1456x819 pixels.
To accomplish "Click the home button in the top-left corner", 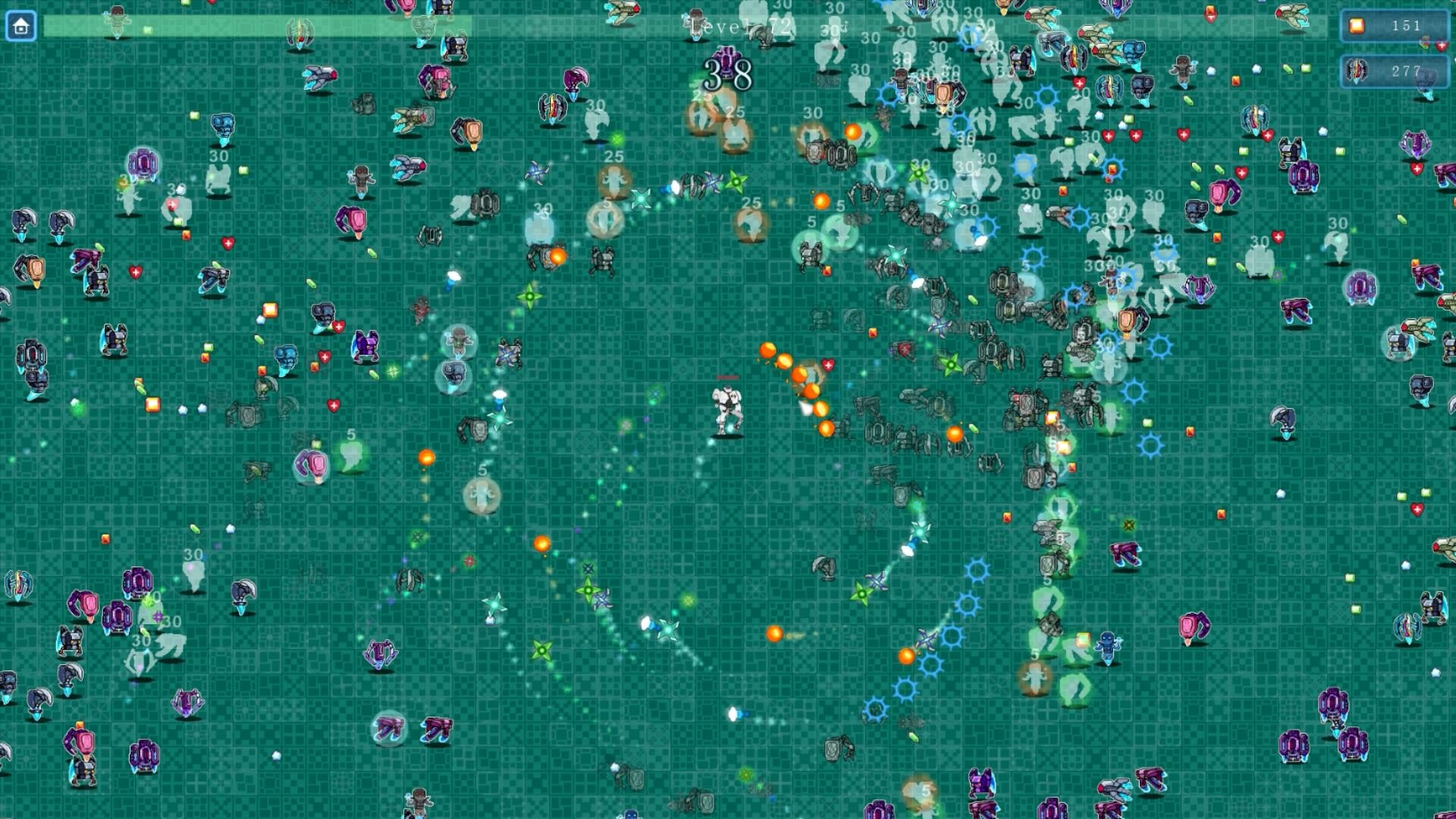I will [22, 26].
